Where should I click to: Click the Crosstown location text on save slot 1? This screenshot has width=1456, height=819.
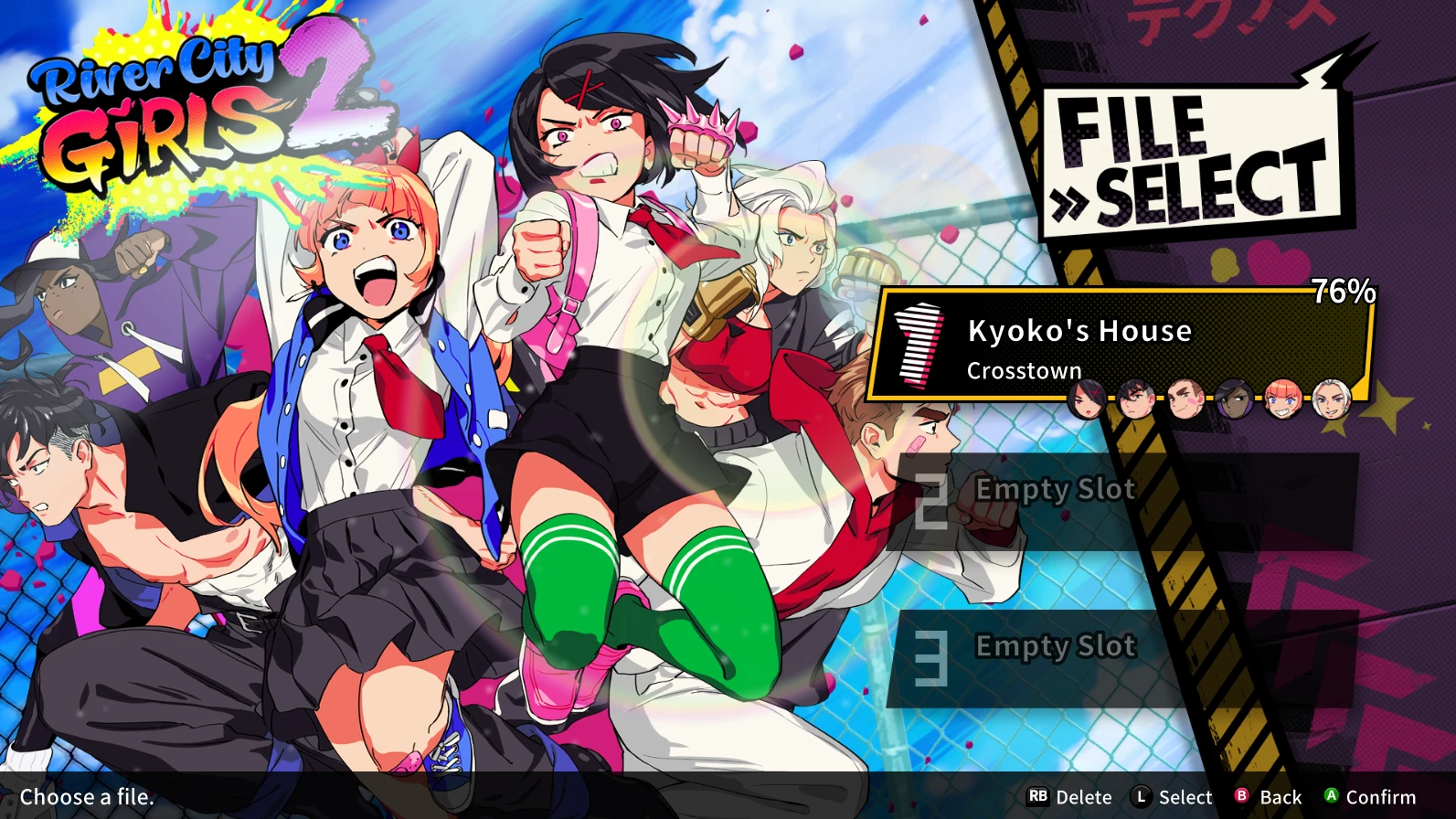coord(1025,371)
